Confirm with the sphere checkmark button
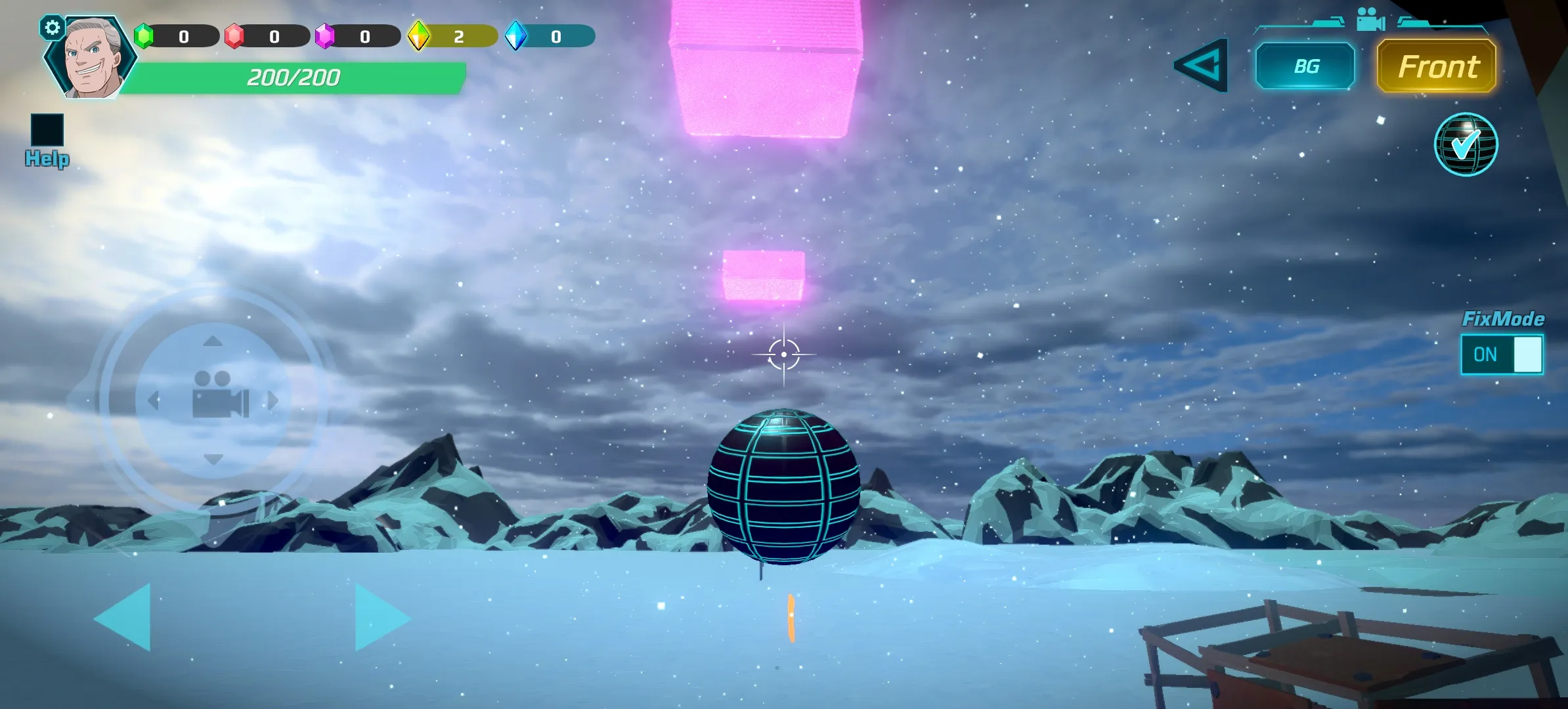Screen dimensions: 1568x709 click(x=1465, y=144)
